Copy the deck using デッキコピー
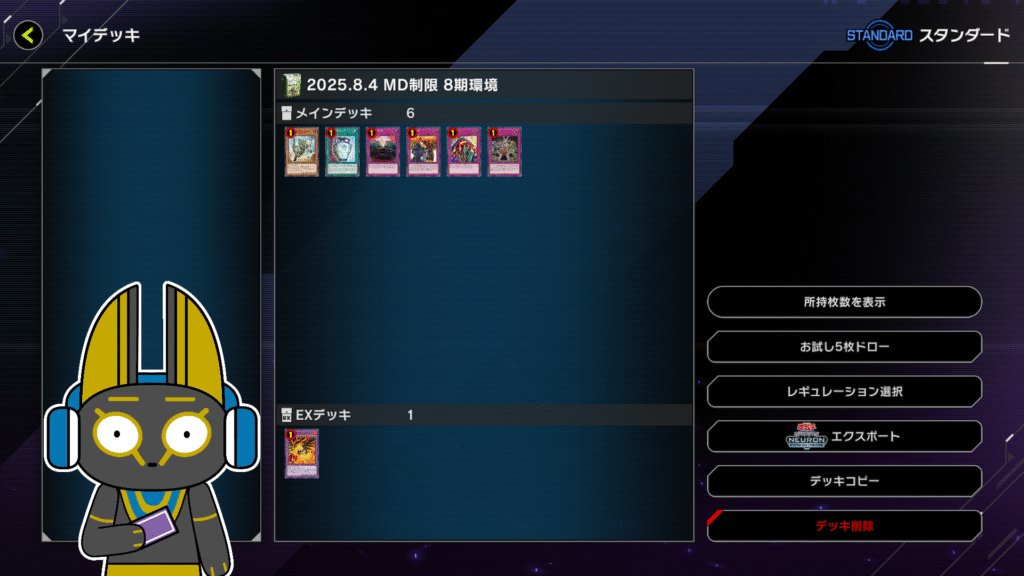The width and height of the screenshot is (1024, 576). pos(844,481)
